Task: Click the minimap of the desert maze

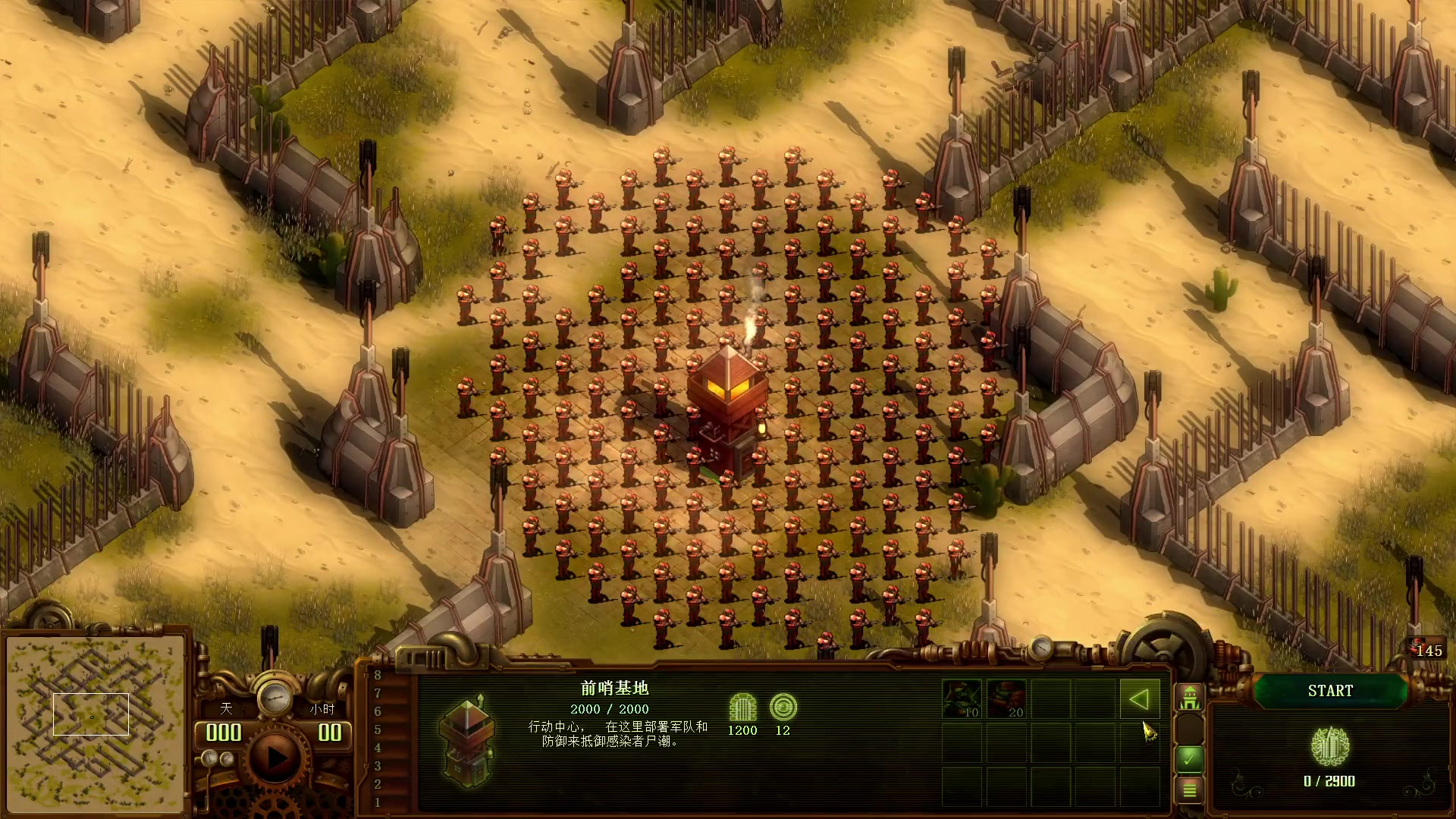Action: point(95,724)
